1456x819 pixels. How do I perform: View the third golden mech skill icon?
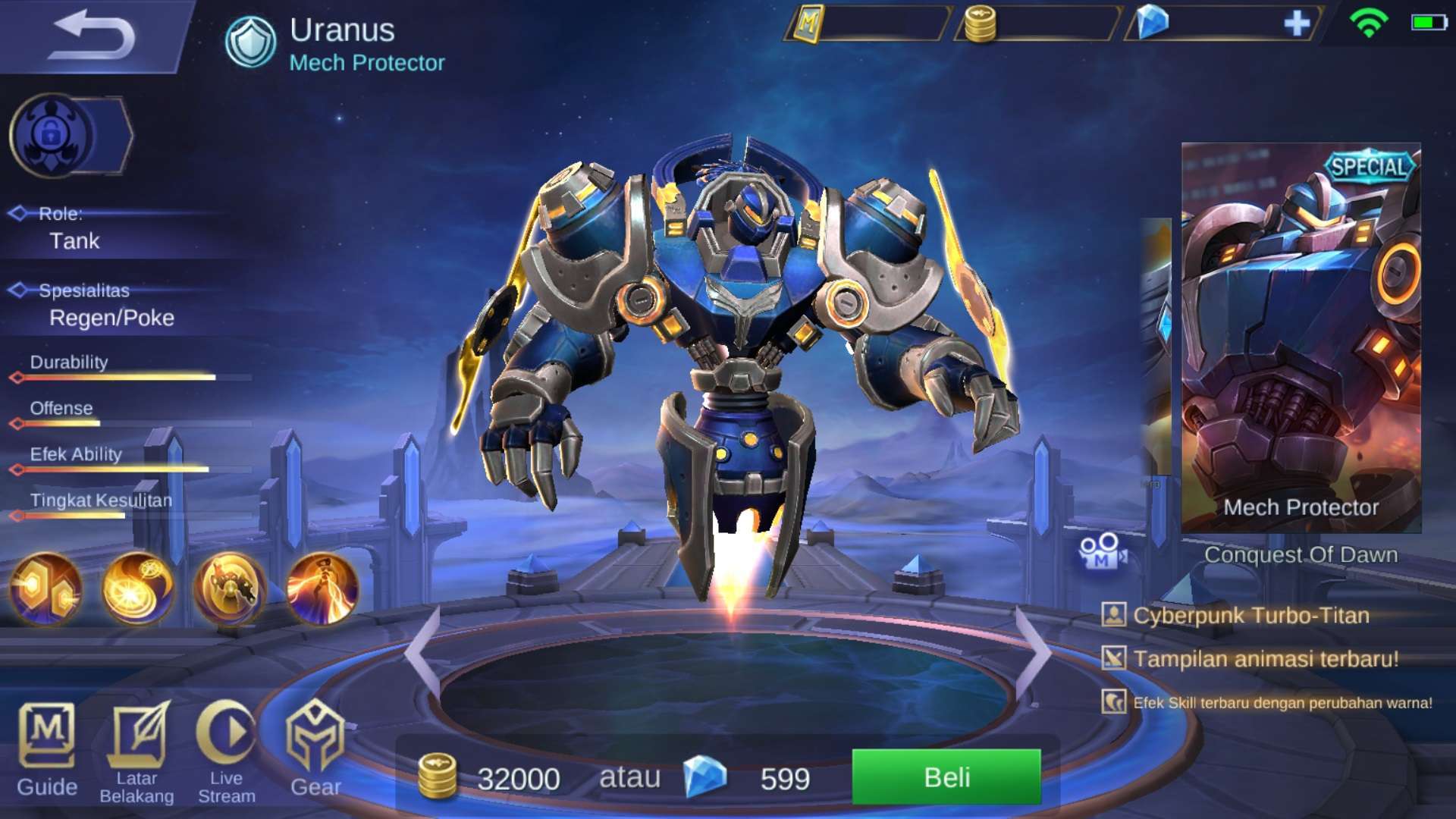[x=230, y=589]
